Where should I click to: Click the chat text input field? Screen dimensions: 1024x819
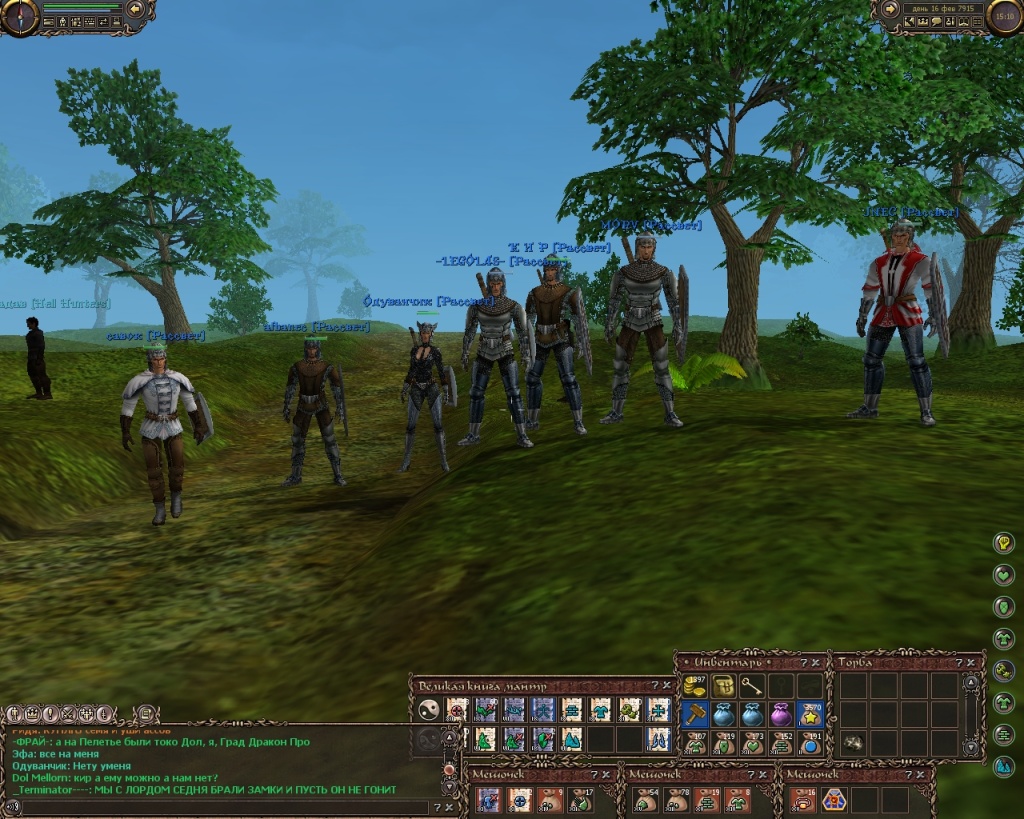(x=220, y=806)
